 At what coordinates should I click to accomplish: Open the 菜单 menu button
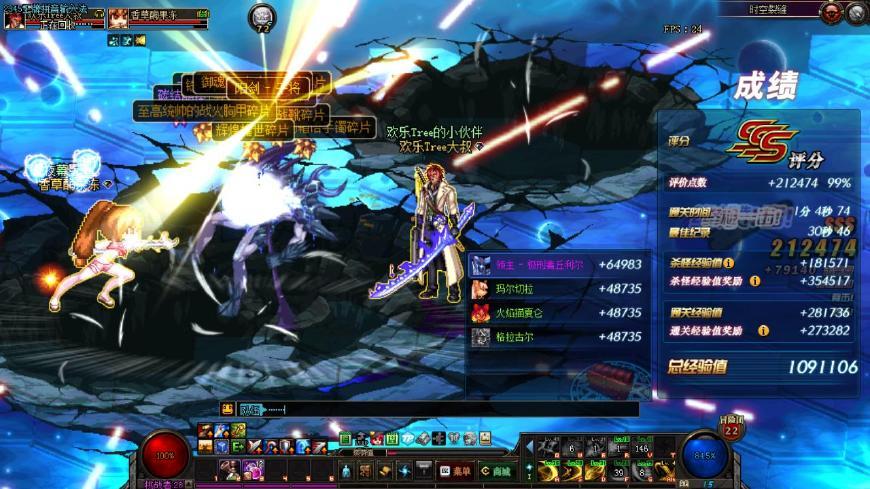[455, 470]
